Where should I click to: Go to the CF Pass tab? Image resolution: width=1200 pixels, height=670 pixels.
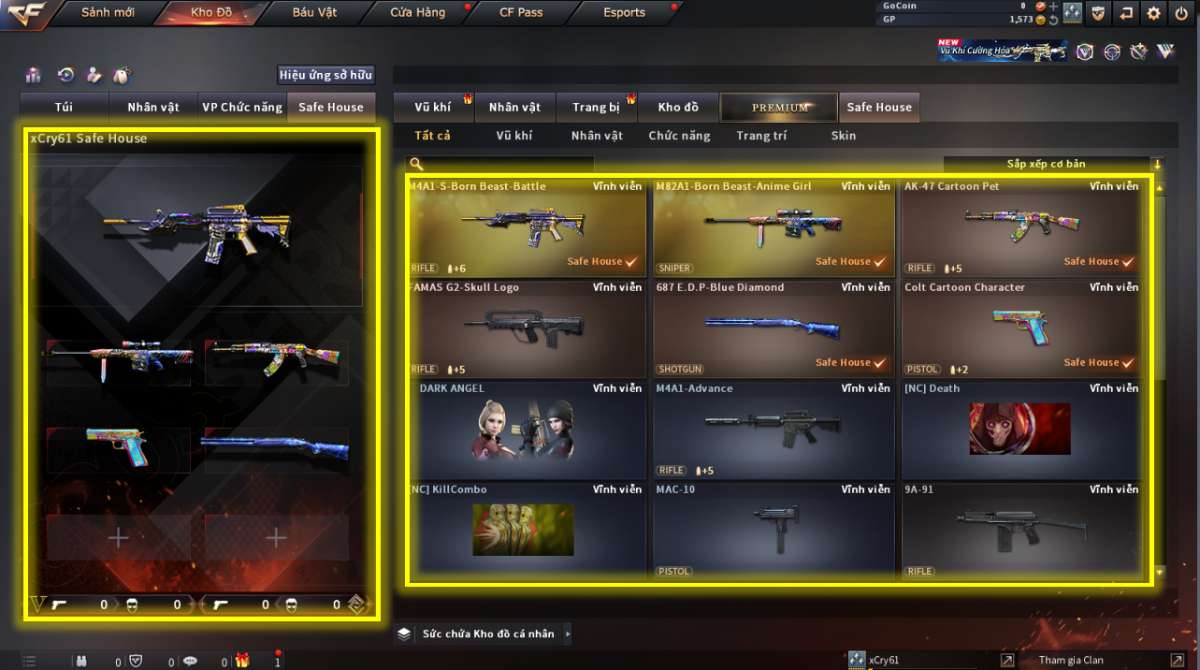521,13
